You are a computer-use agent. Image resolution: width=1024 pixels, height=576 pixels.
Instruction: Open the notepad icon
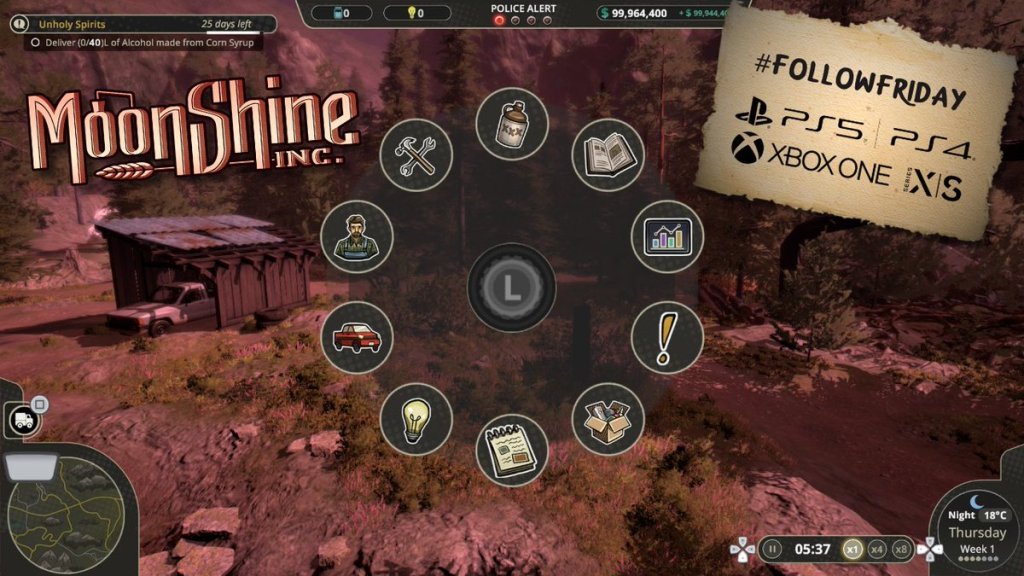(x=512, y=450)
